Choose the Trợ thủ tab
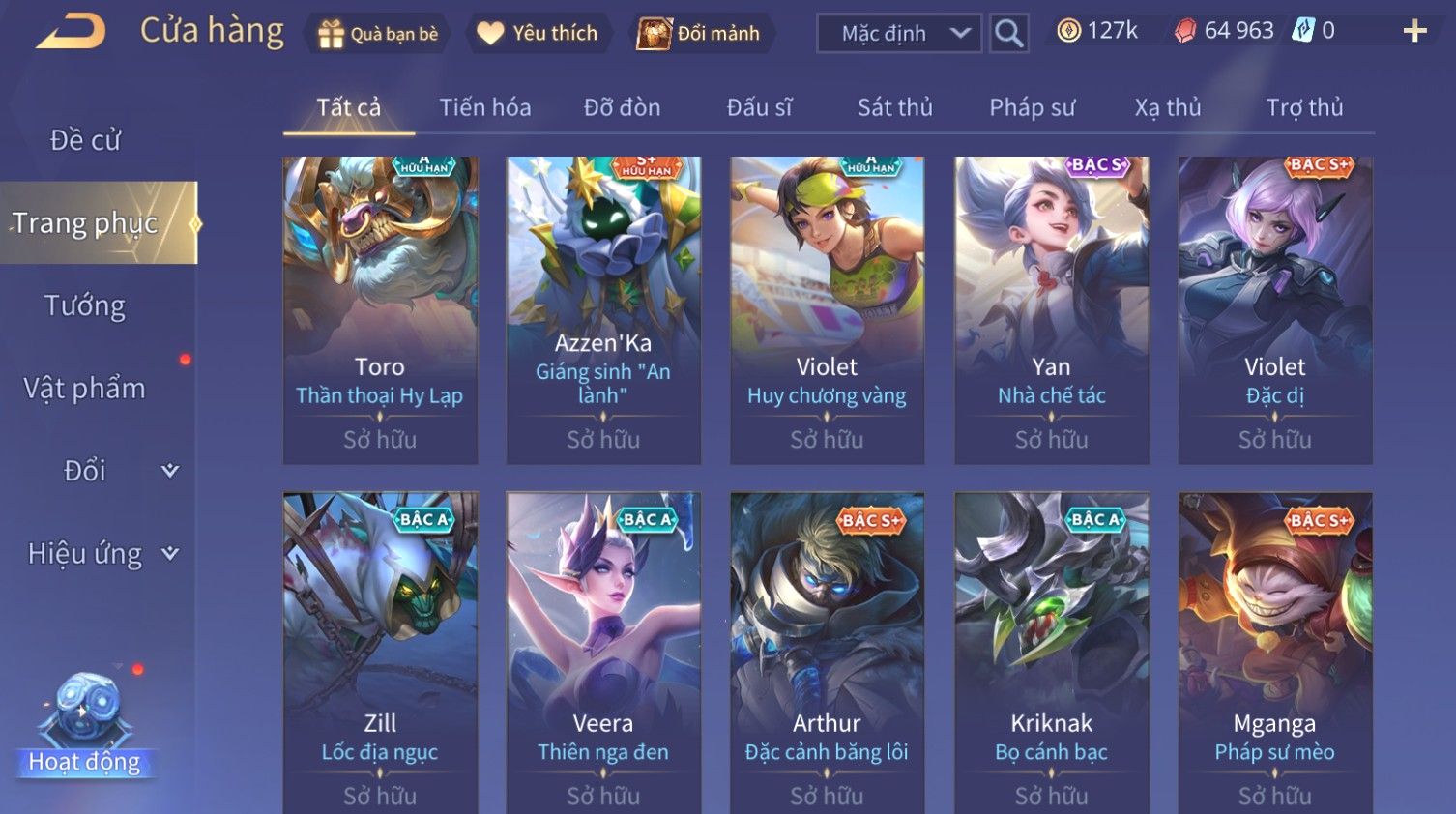 point(1304,107)
